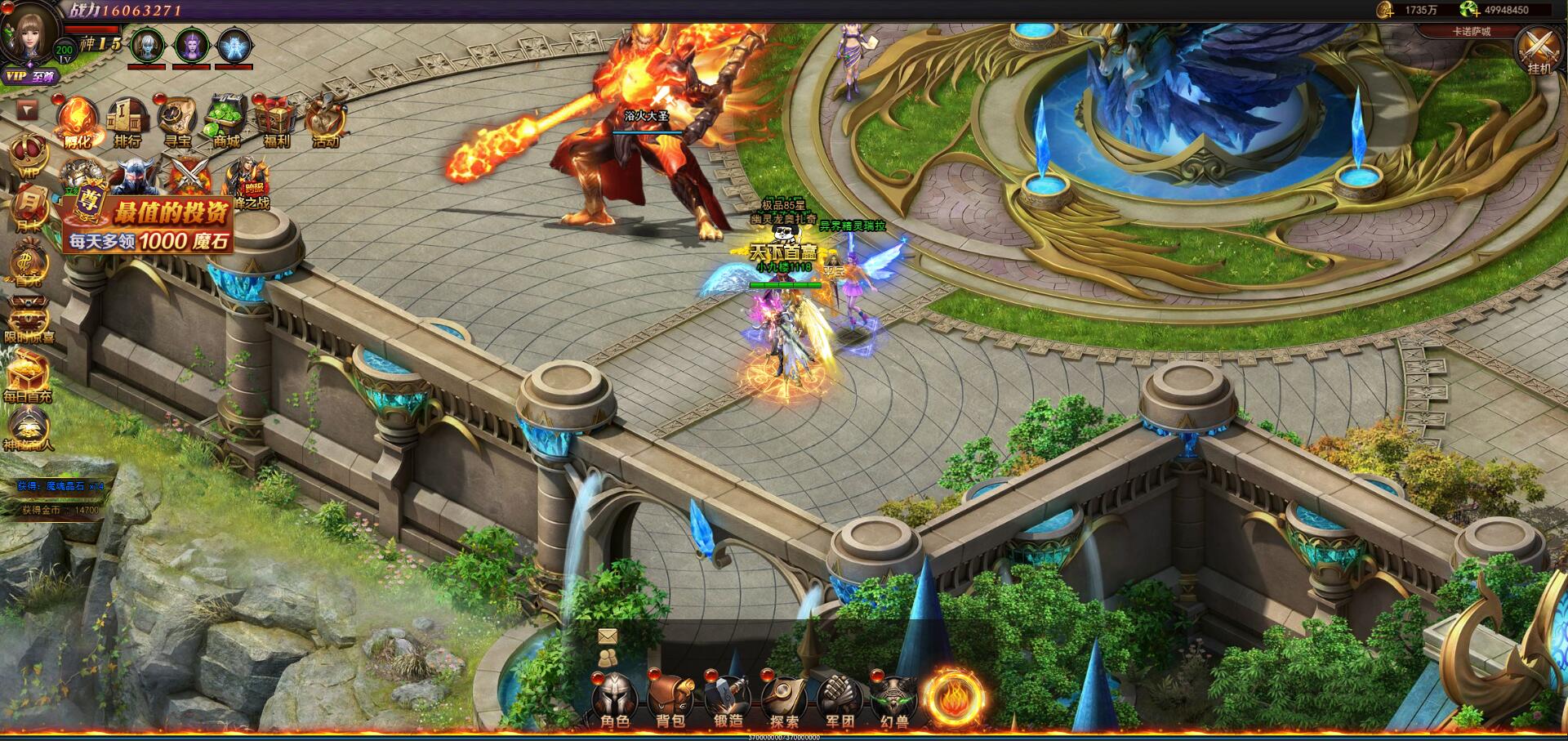Collapse the top icon row arrow
The image size is (1568, 741).
point(28,109)
